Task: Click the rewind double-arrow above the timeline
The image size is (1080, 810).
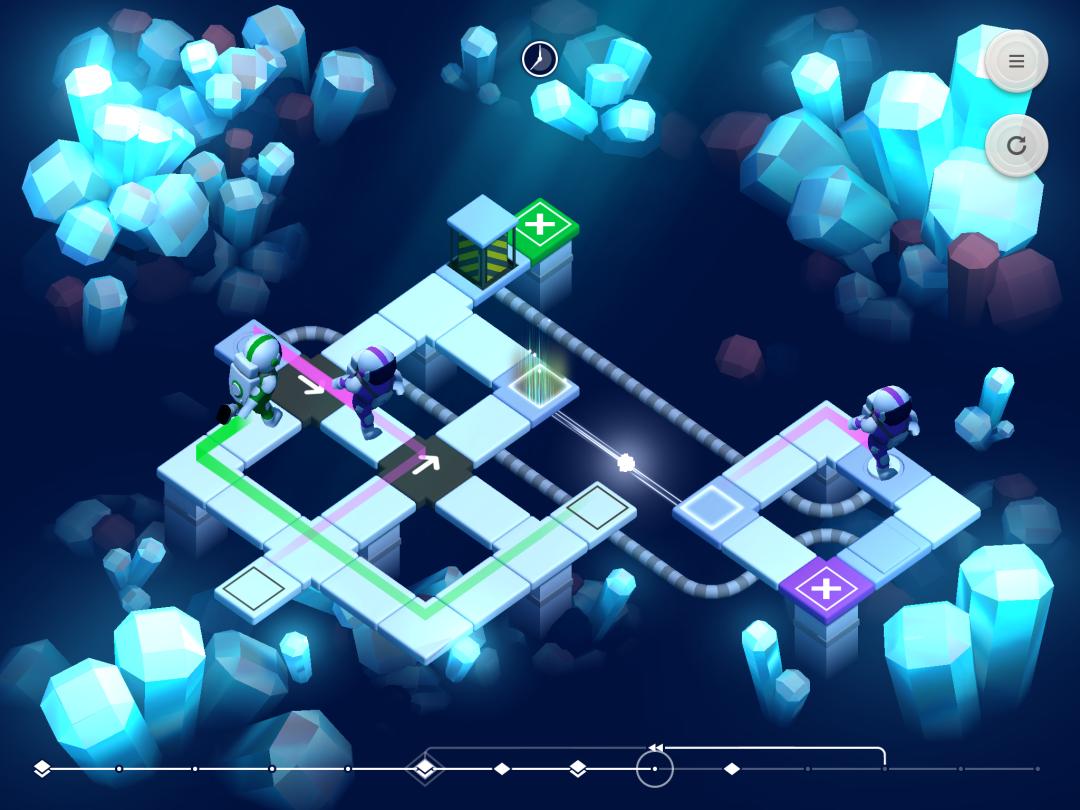Action: pos(656,747)
